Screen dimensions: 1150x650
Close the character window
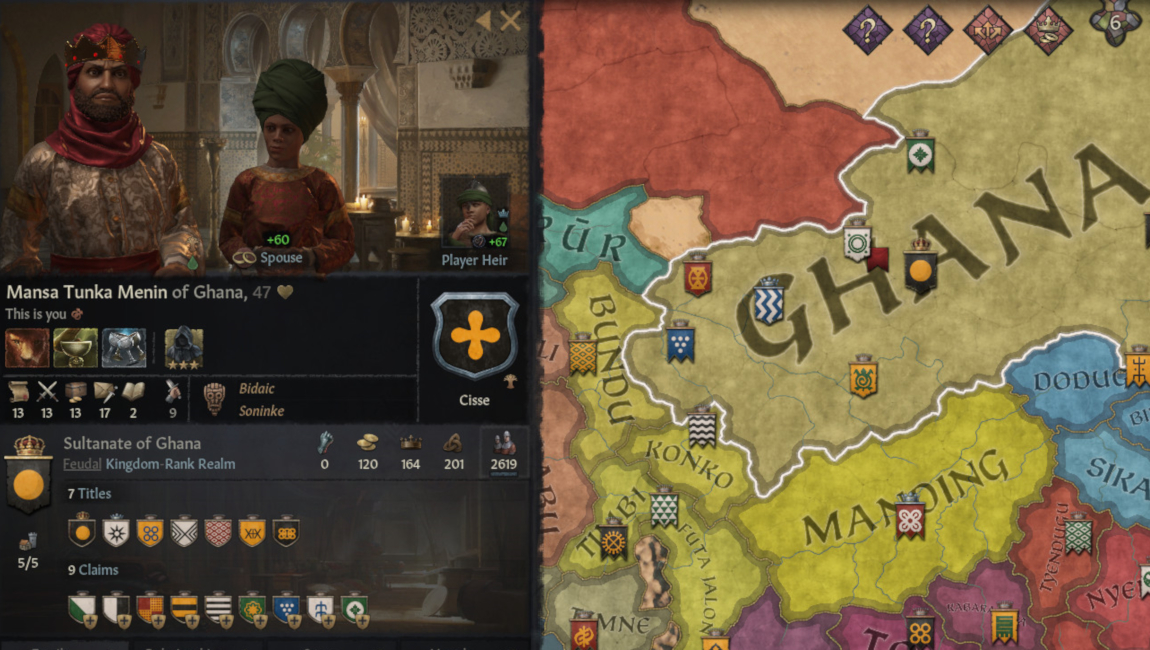coord(511,21)
